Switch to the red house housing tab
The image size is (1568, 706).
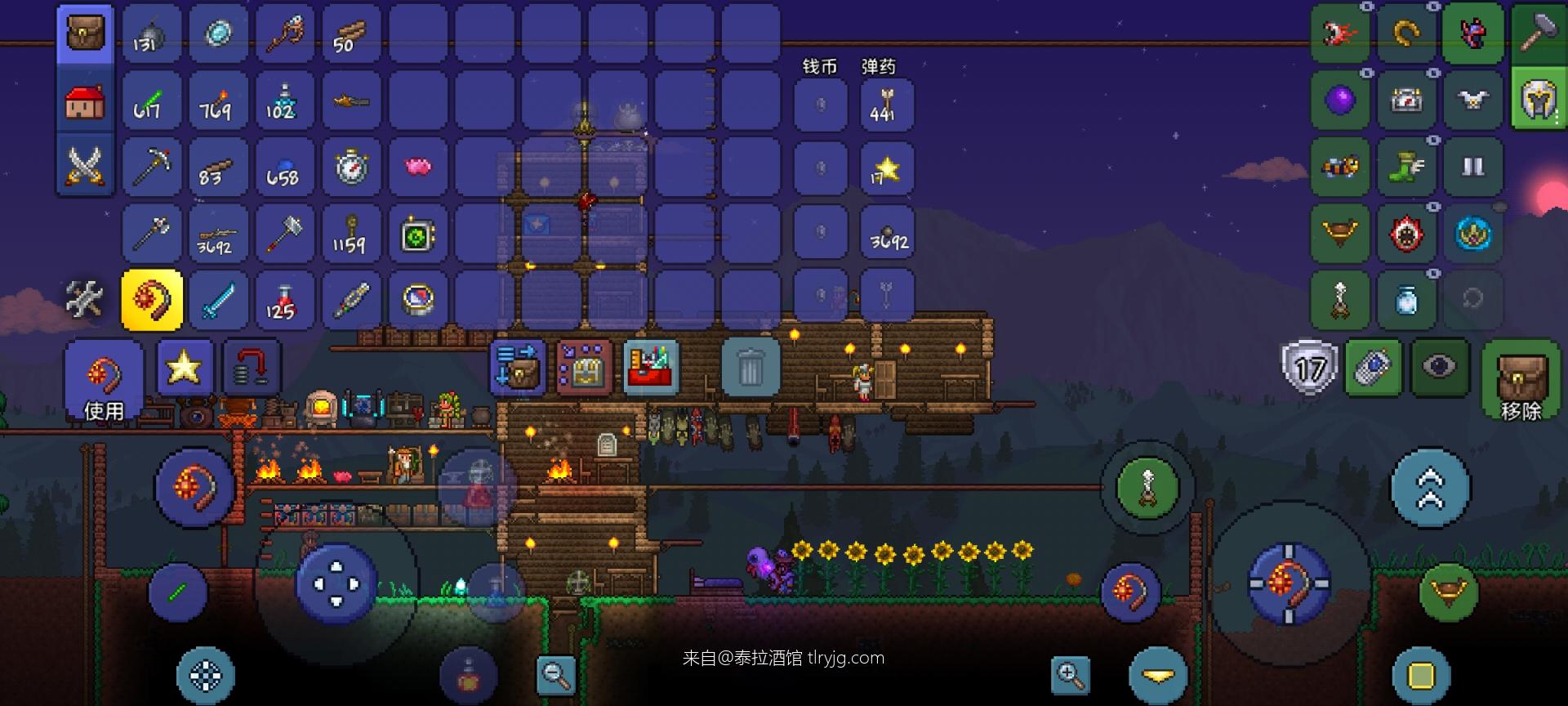(85, 101)
